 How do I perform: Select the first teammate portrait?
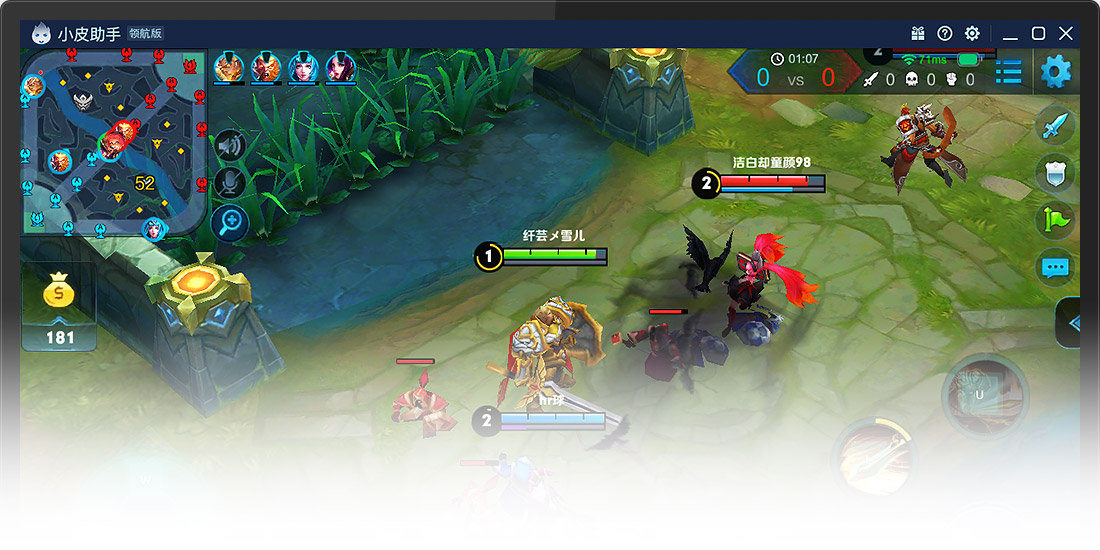click(x=229, y=68)
